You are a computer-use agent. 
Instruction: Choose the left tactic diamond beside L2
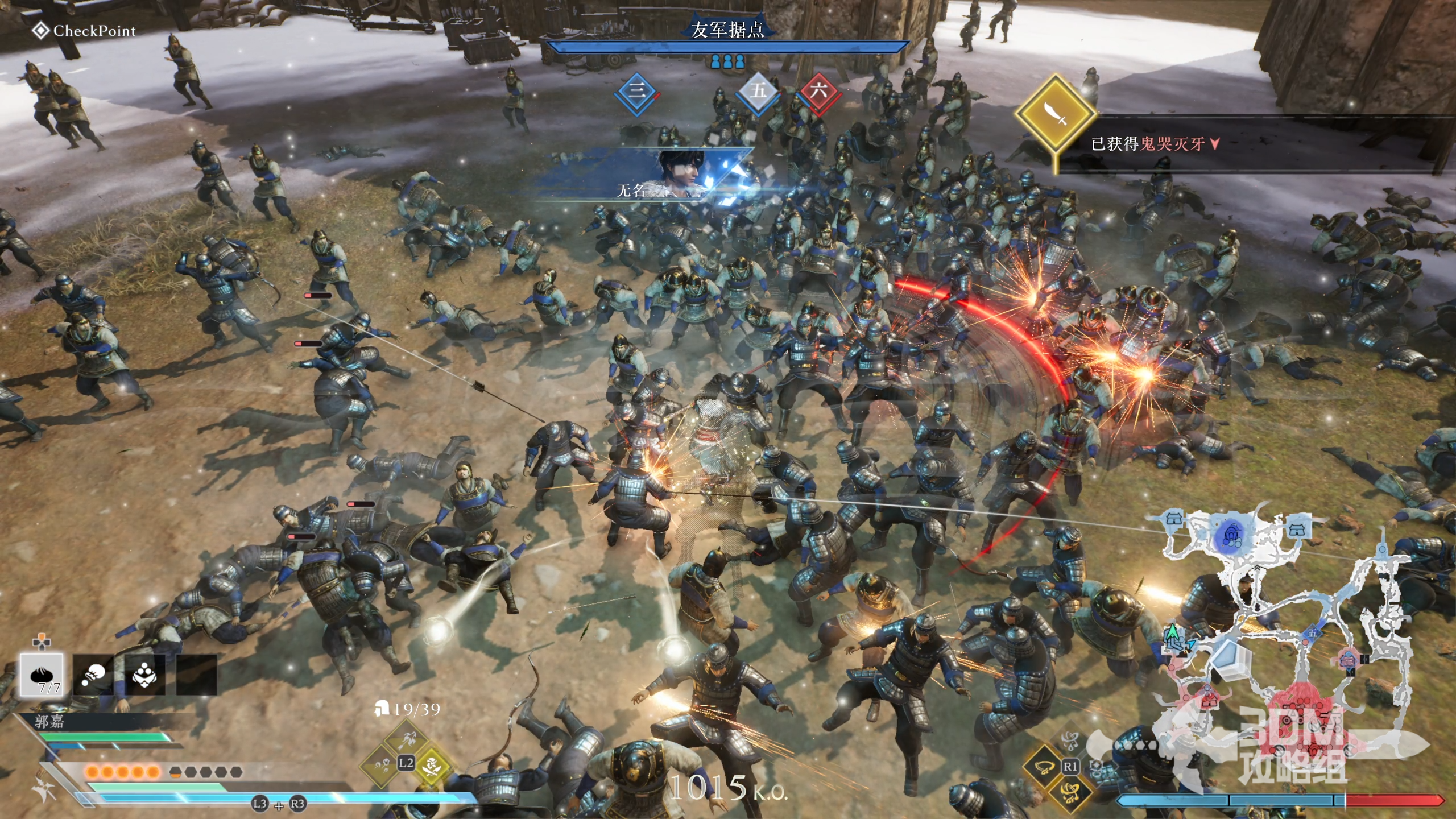pyautogui.click(x=380, y=764)
